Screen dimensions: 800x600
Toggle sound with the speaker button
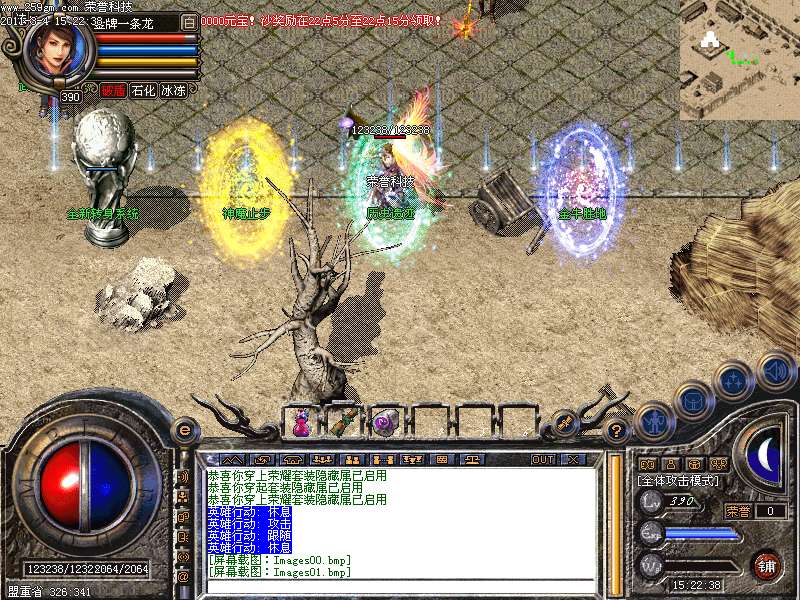click(x=775, y=369)
